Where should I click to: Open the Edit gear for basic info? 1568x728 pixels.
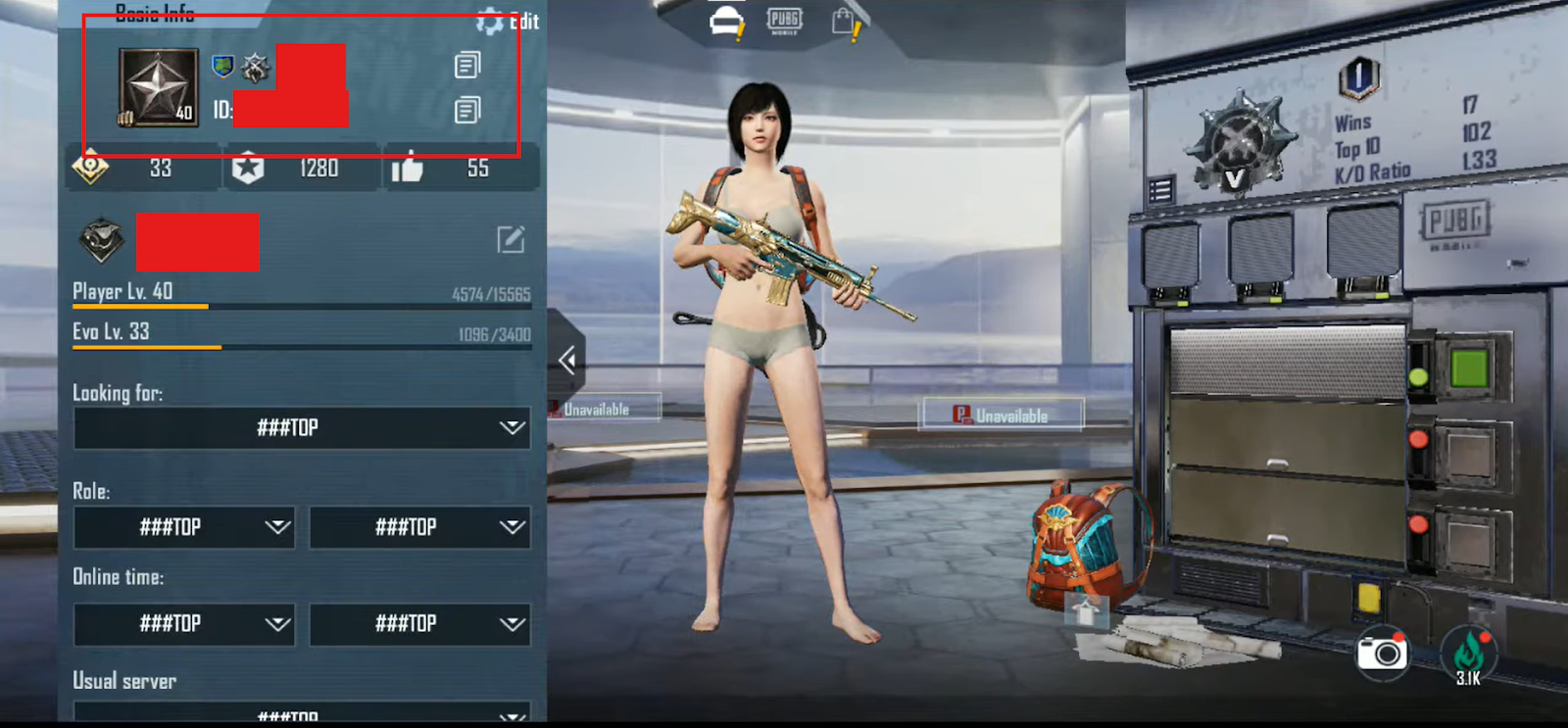coord(490,22)
